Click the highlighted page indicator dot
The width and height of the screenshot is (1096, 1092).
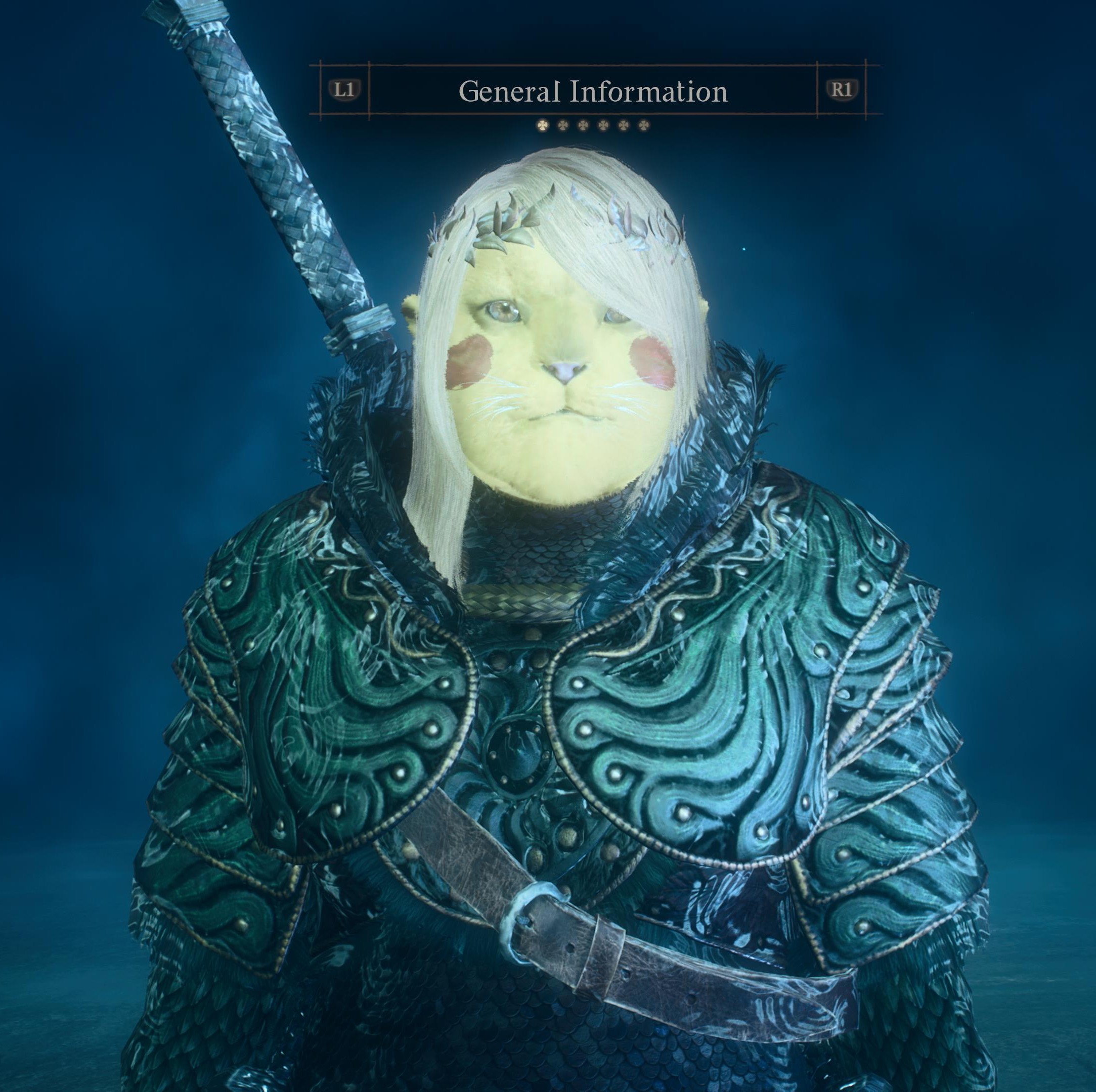(x=543, y=125)
